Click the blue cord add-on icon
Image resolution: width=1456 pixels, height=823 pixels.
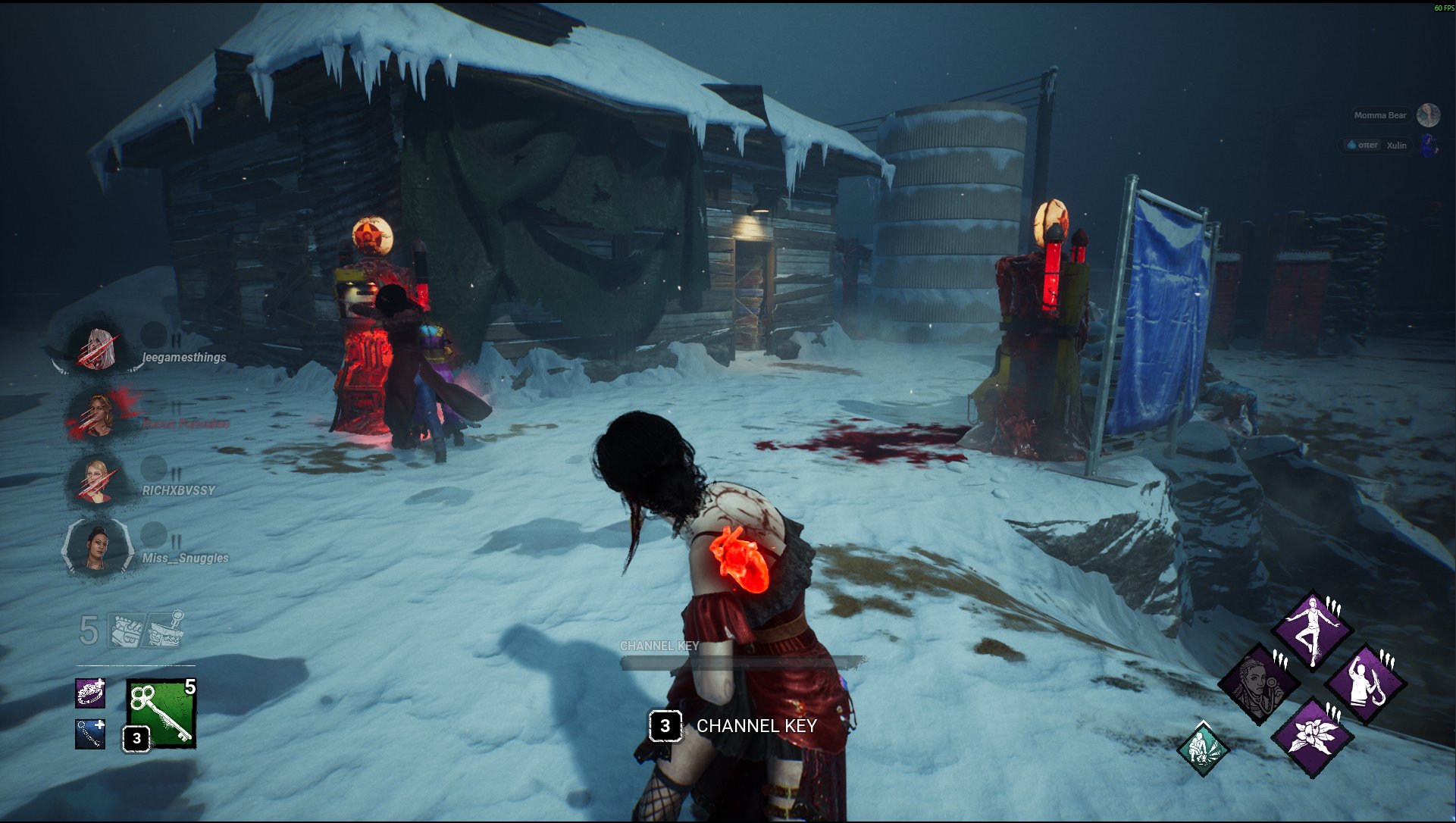coord(90,734)
